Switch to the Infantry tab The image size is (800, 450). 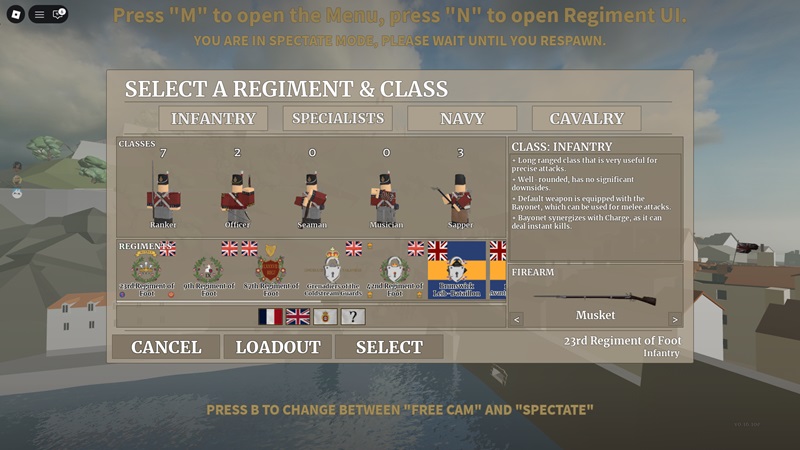213,118
